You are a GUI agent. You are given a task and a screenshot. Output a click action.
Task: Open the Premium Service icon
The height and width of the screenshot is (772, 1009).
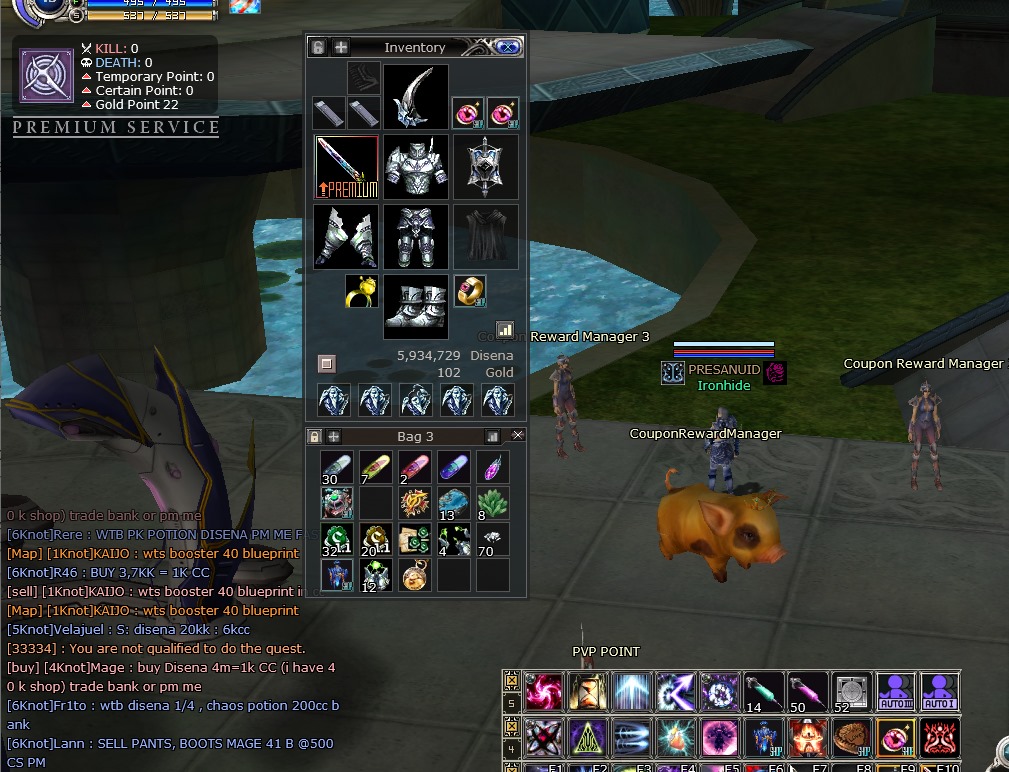(46, 76)
